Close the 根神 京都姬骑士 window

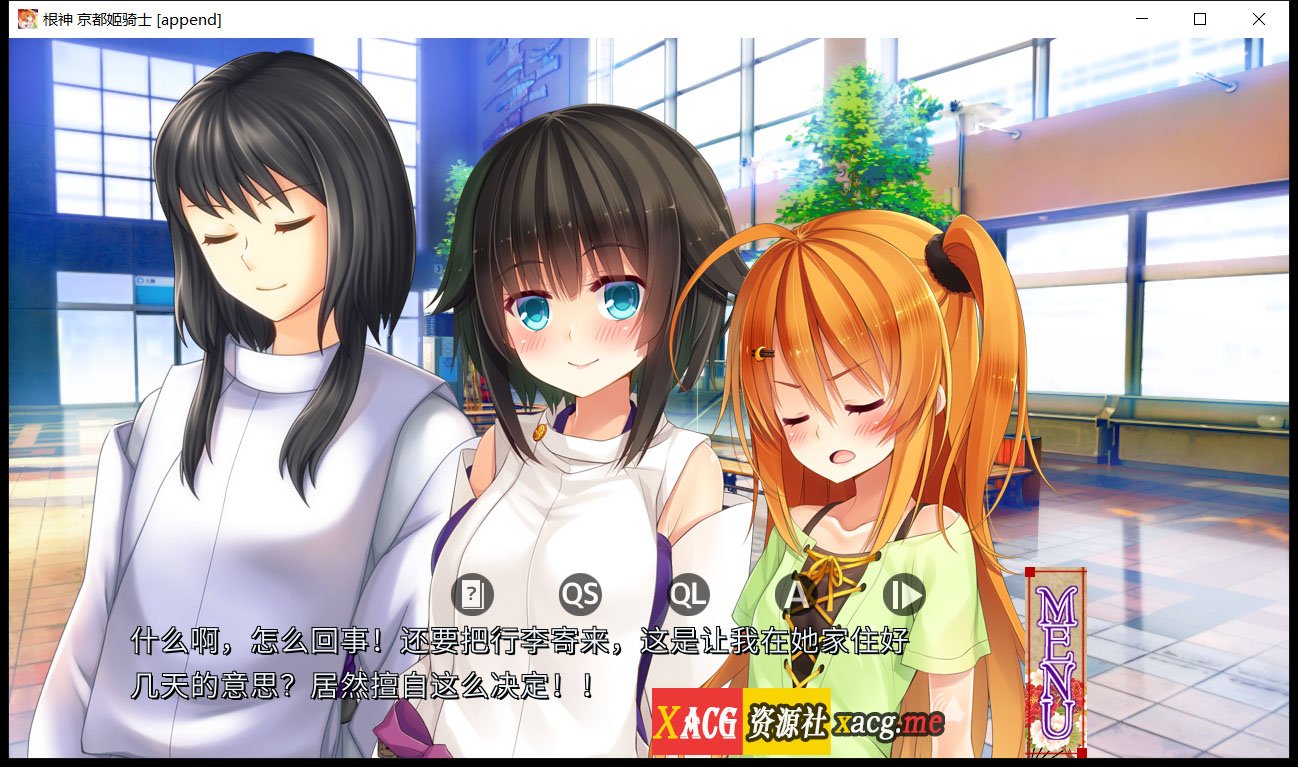[x=1259, y=19]
